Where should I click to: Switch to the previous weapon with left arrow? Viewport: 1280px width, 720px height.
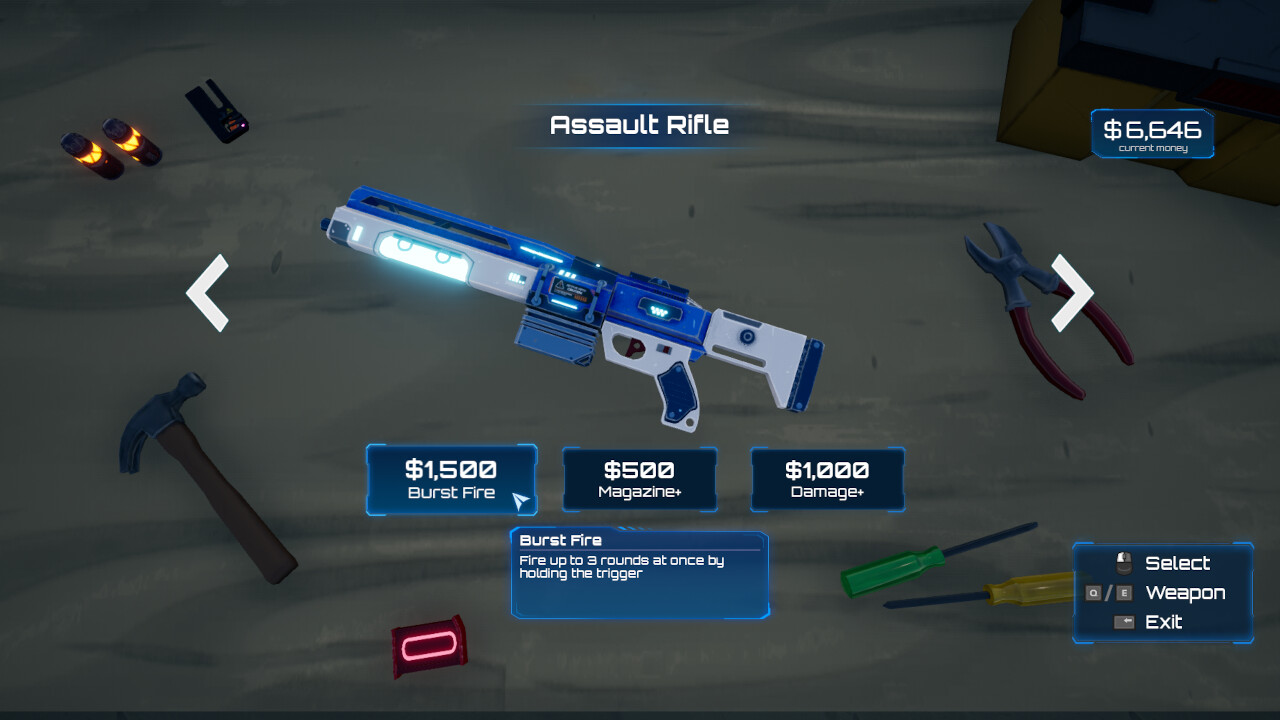(x=208, y=292)
